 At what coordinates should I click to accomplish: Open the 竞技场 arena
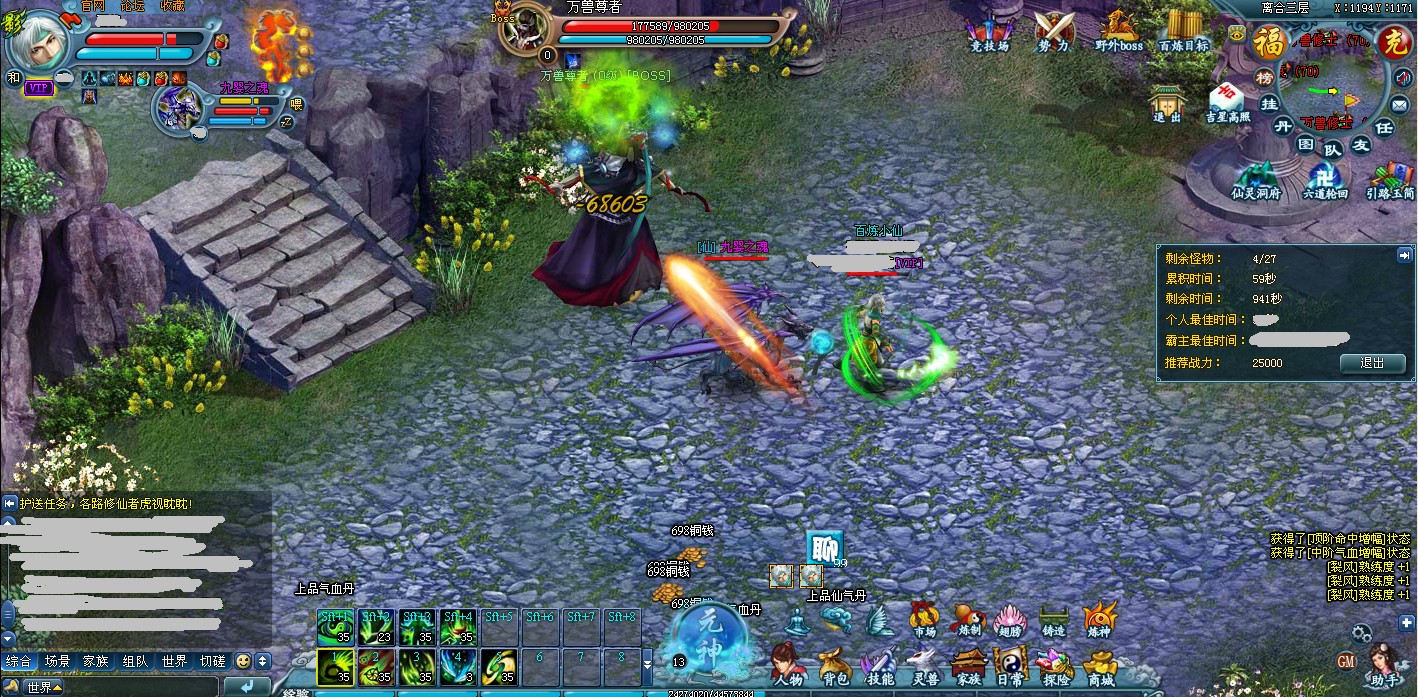coord(990,32)
